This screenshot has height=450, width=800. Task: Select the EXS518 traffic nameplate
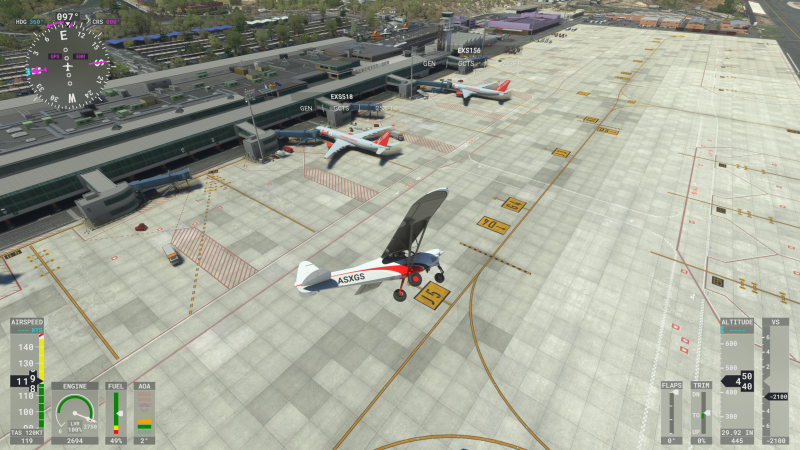(342, 97)
